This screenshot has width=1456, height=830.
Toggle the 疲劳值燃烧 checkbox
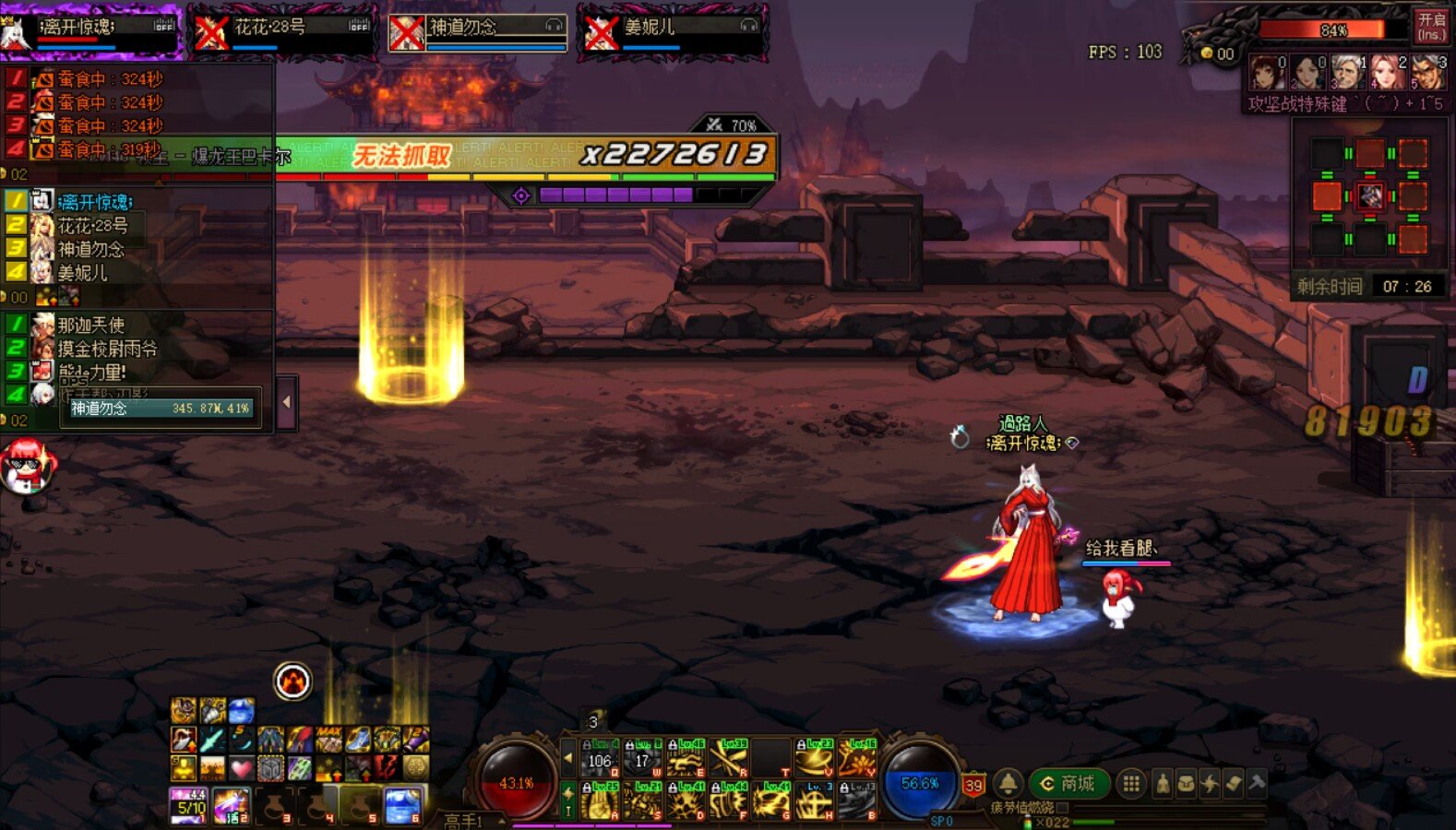tap(1062, 808)
